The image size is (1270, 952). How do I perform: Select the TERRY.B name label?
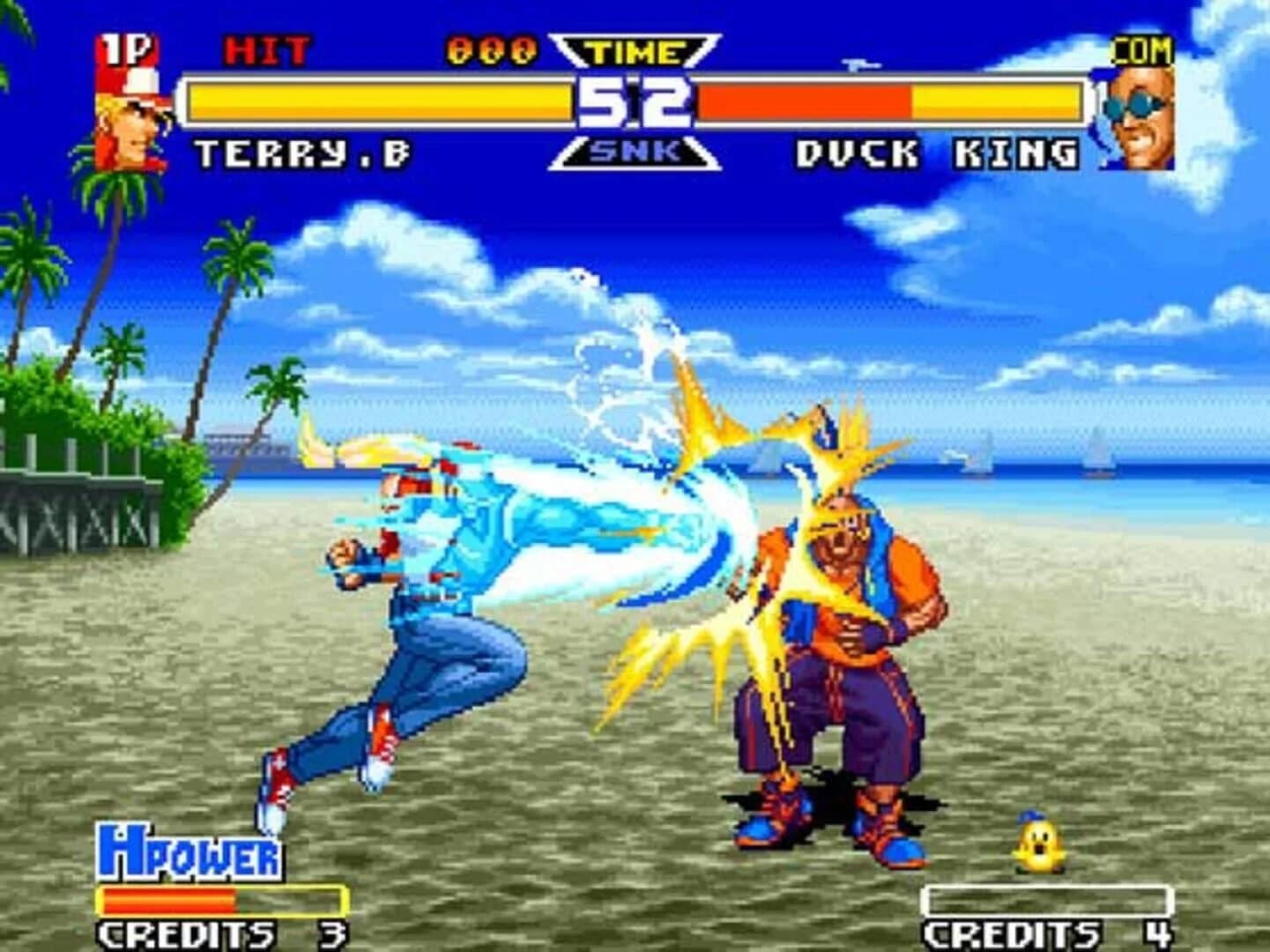(300, 151)
